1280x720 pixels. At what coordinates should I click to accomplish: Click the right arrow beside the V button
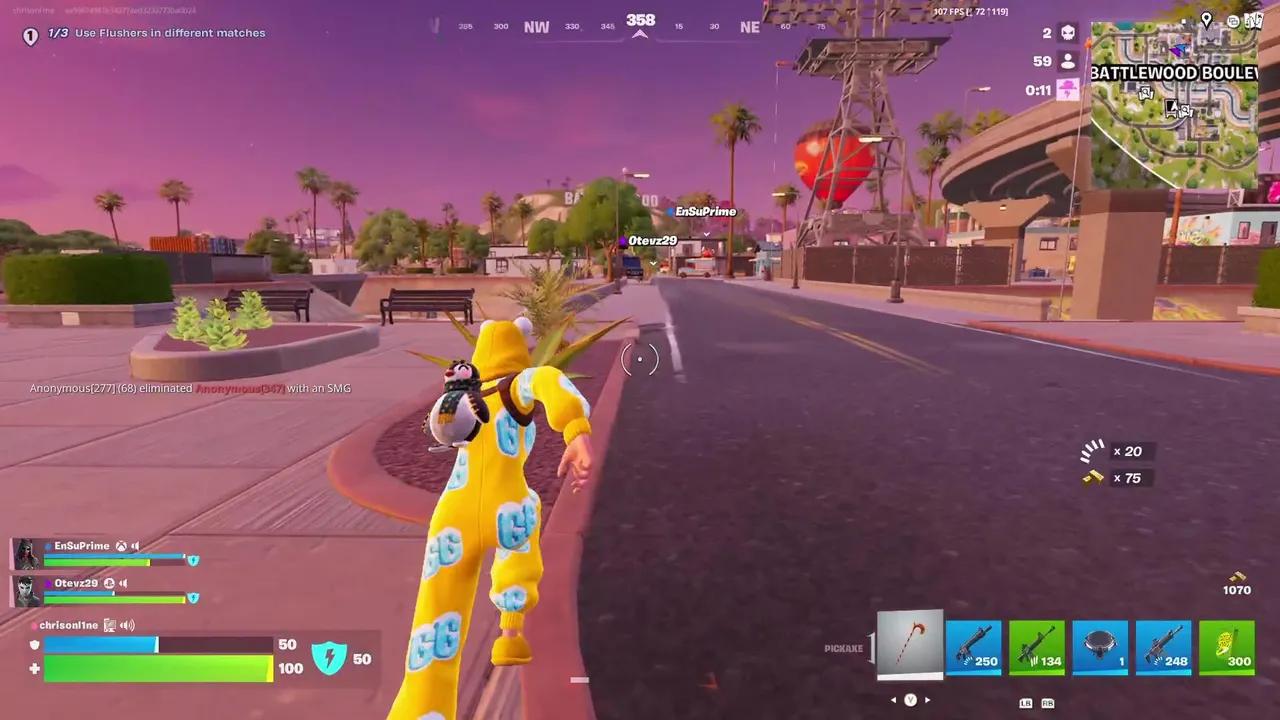[927, 700]
